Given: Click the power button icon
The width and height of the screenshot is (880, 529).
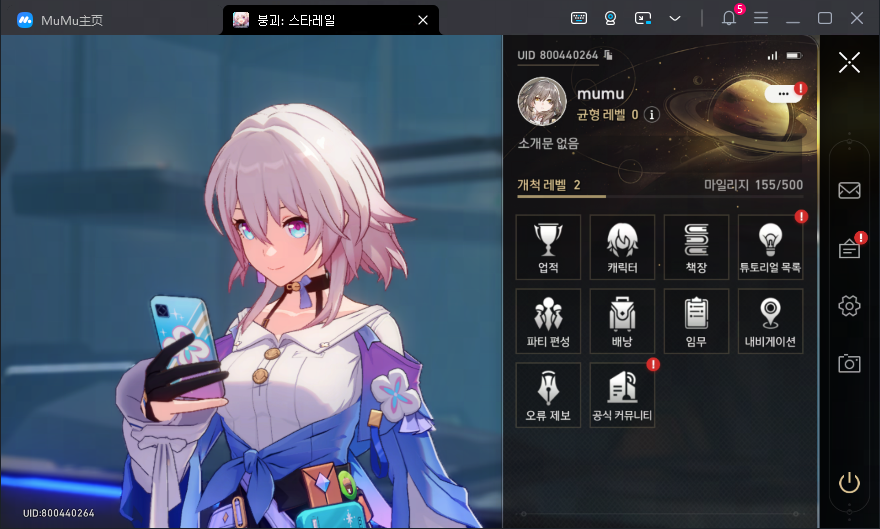Looking at the screenshot, I should [849, 483].
